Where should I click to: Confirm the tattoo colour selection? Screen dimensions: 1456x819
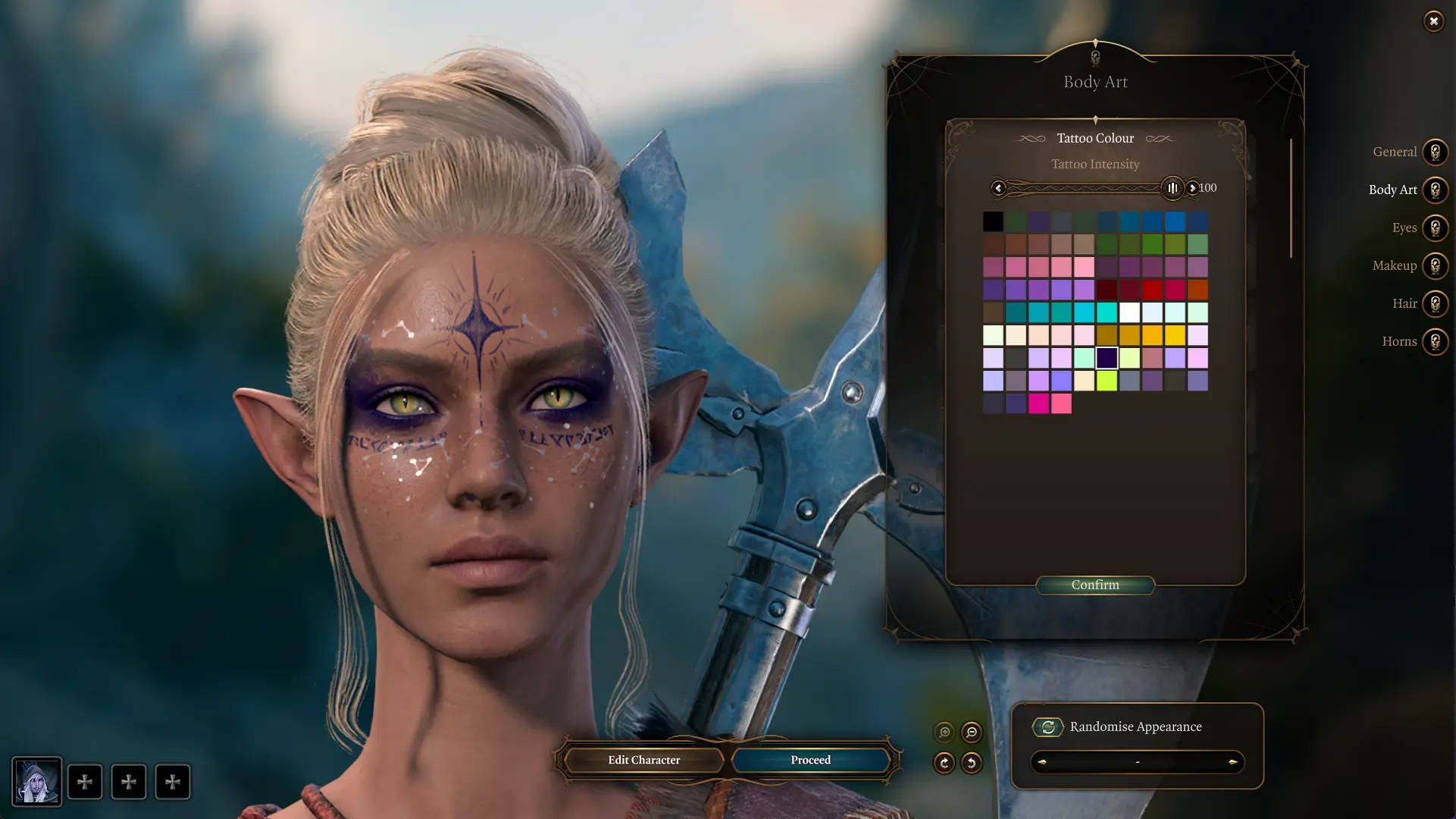1094,585
